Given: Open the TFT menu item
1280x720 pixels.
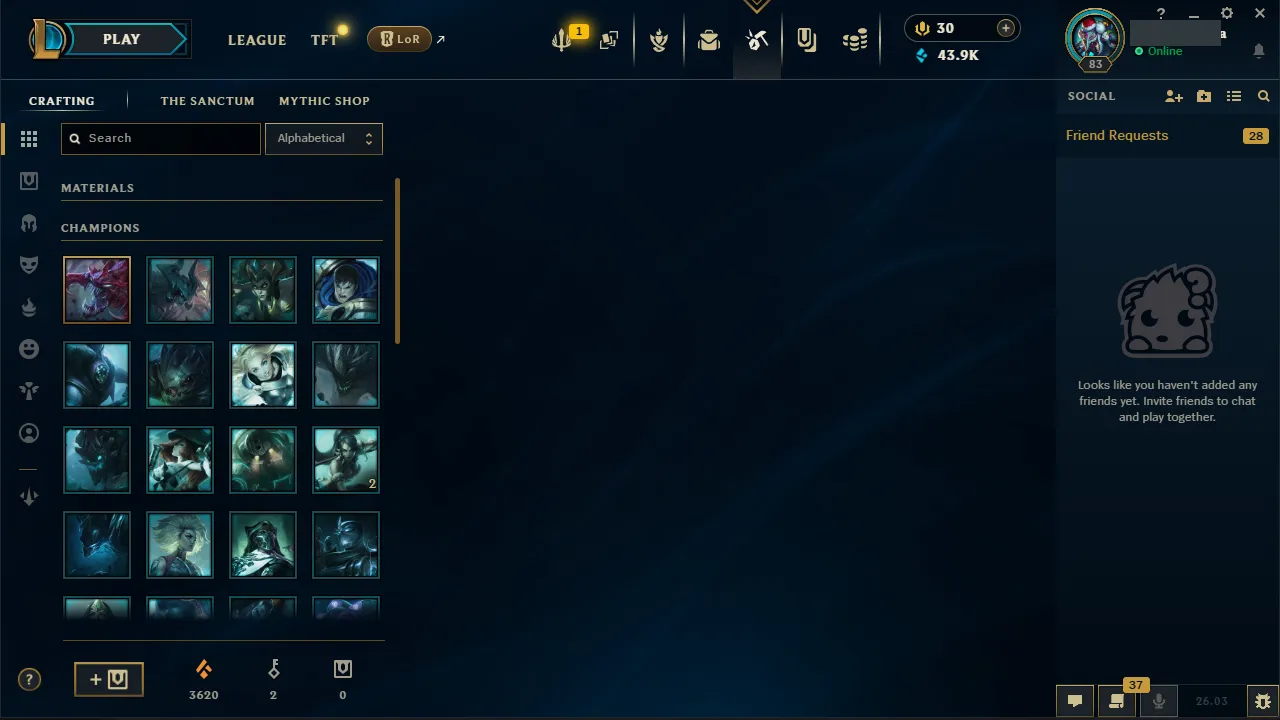Looking at the screenshot, I should (324, 40).
